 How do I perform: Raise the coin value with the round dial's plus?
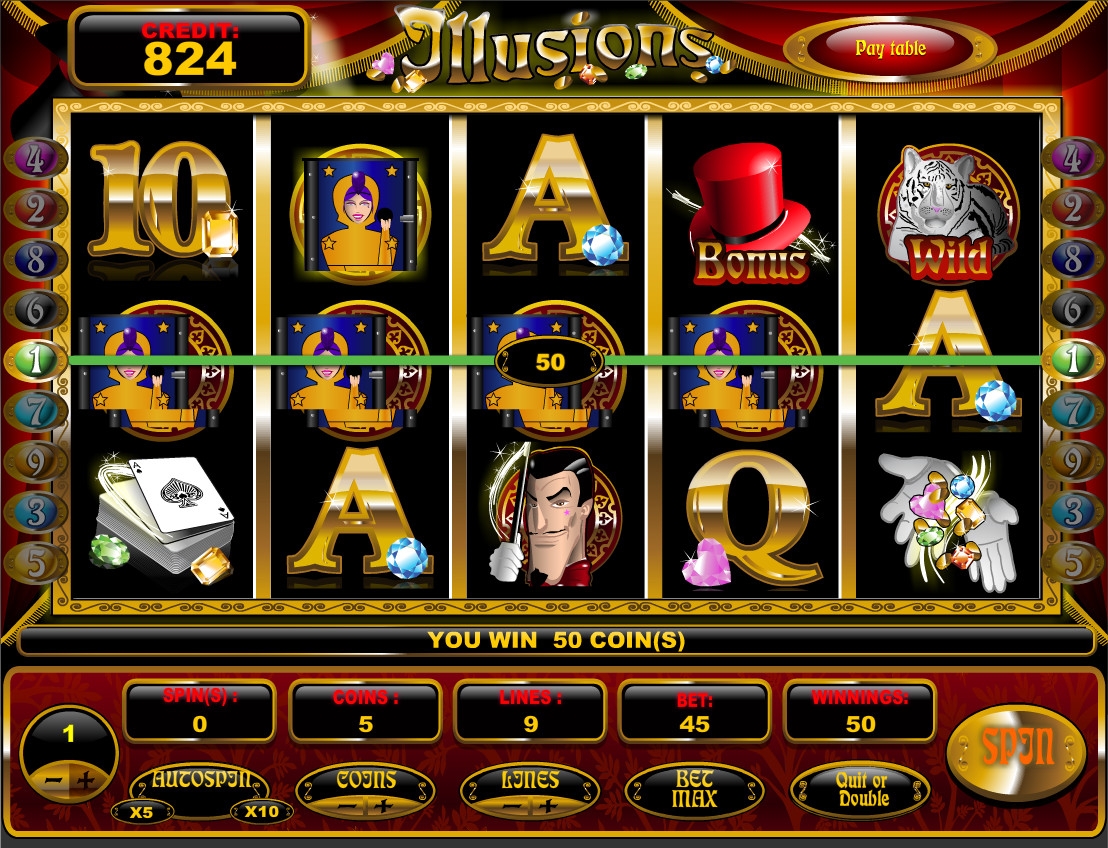[87, 781]
